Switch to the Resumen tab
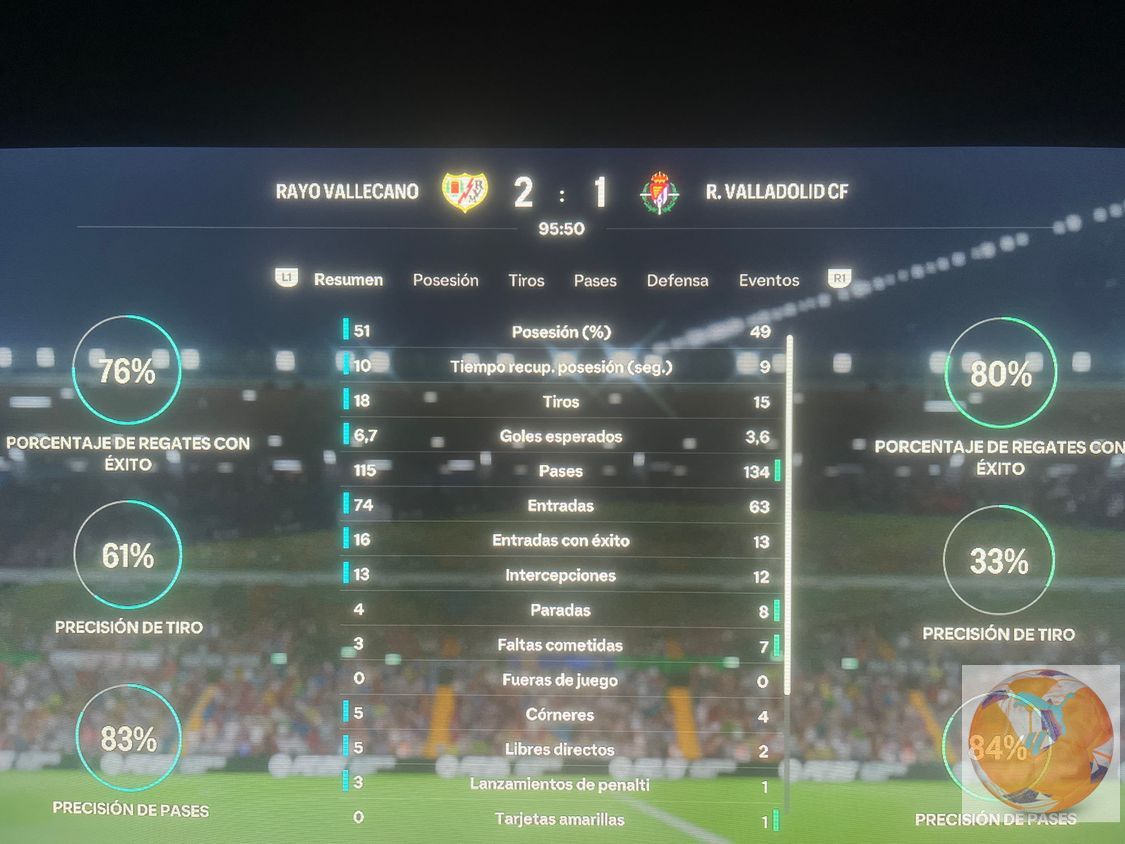Screen dimensions: 1125x844 coord(348,280)
